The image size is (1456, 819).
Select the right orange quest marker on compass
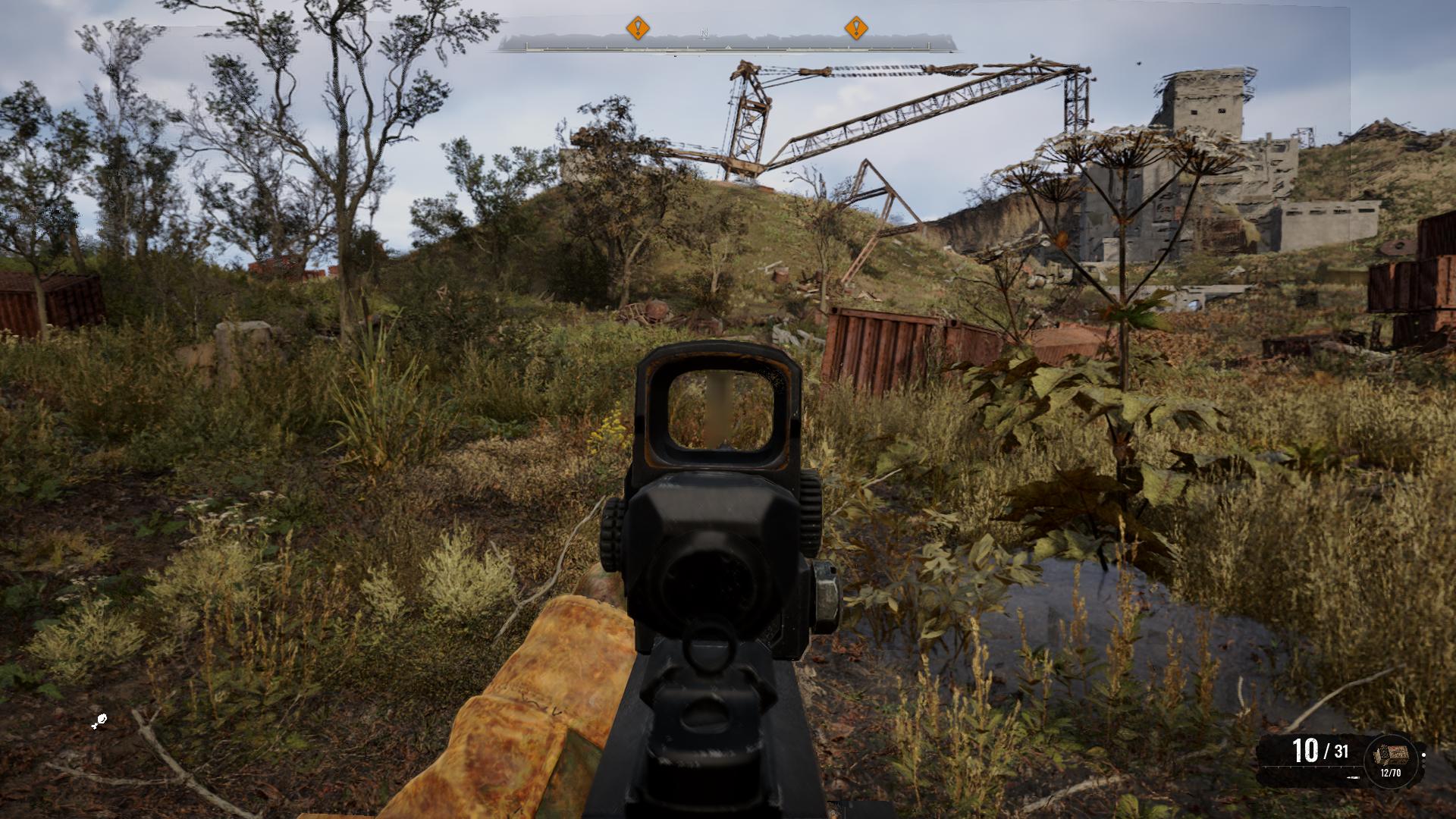[x=856, y=29]
